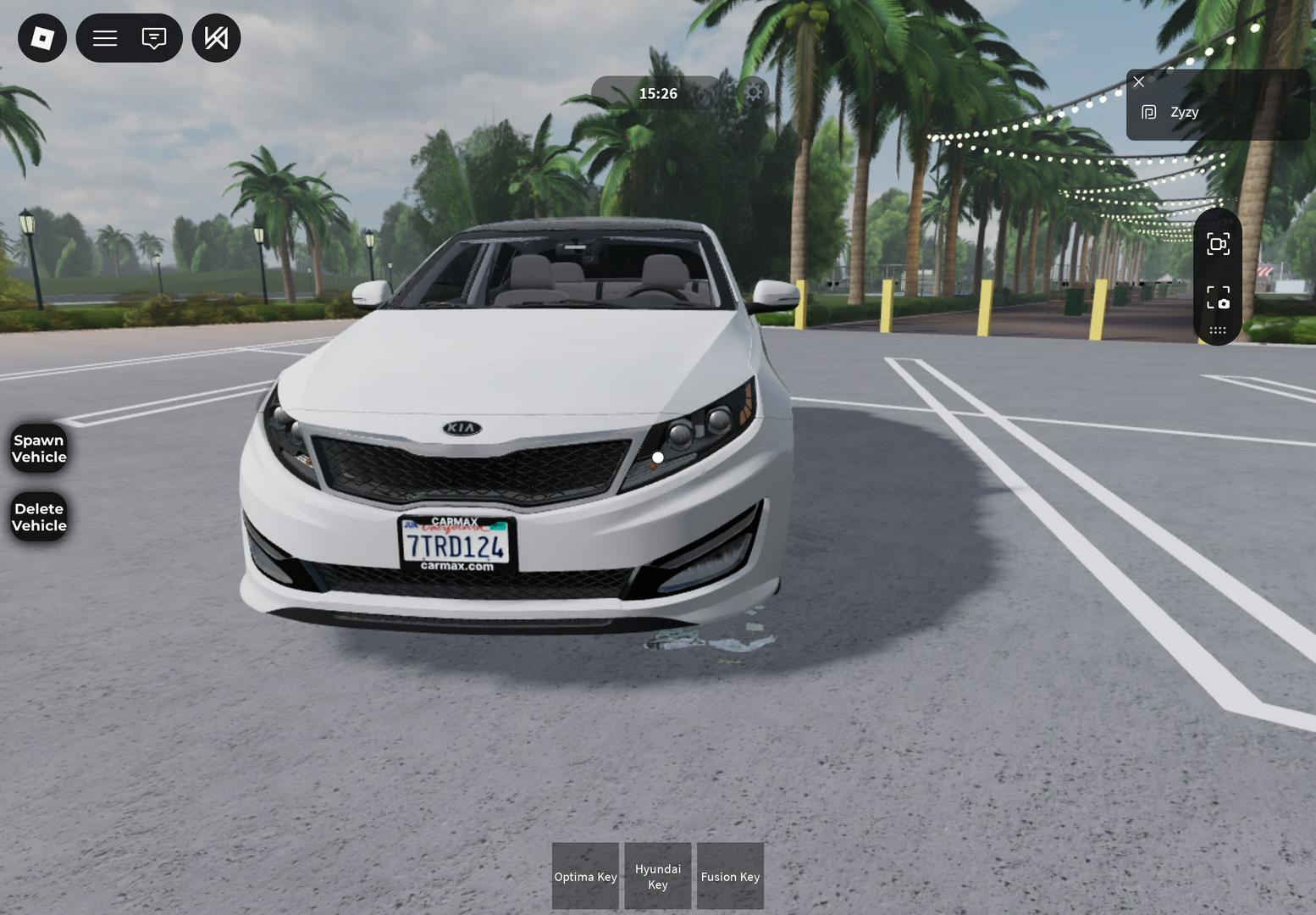1316x915 pixels.
Task: Select the Optima Key slot
Action: pos(585,876)
